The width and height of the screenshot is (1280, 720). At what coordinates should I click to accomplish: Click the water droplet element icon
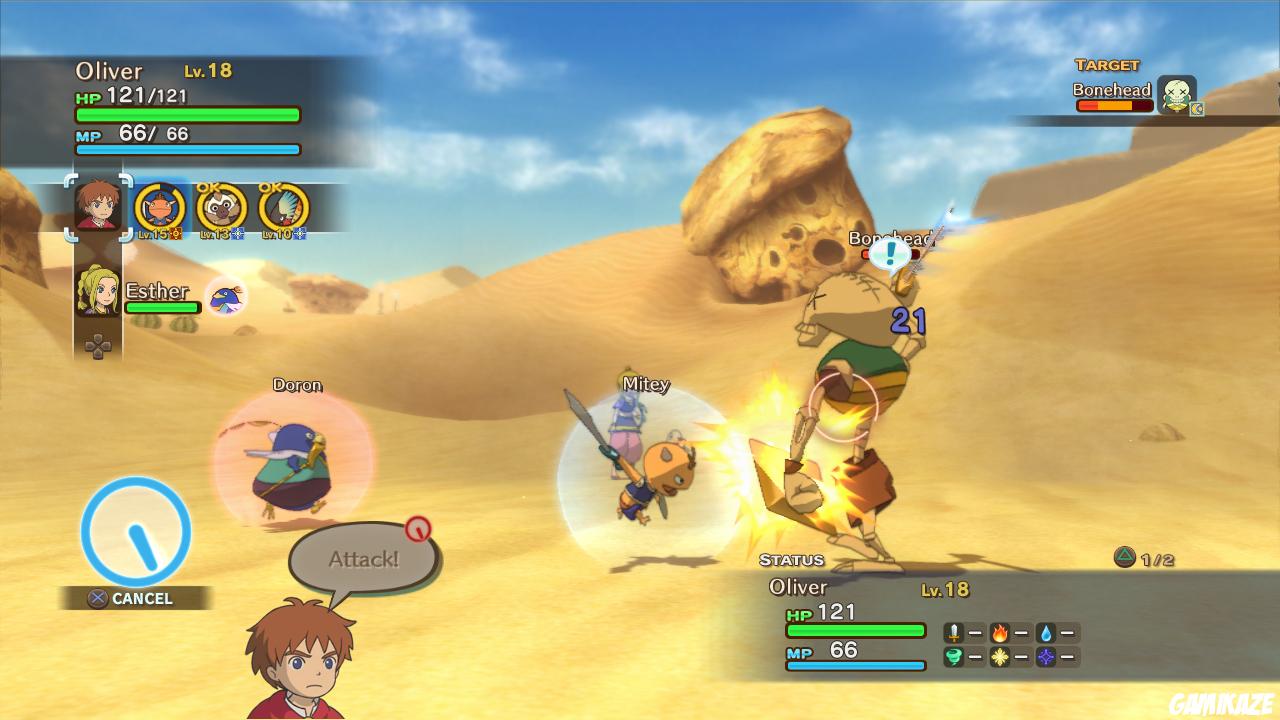pyautogui.click(x=1048, y=632)
